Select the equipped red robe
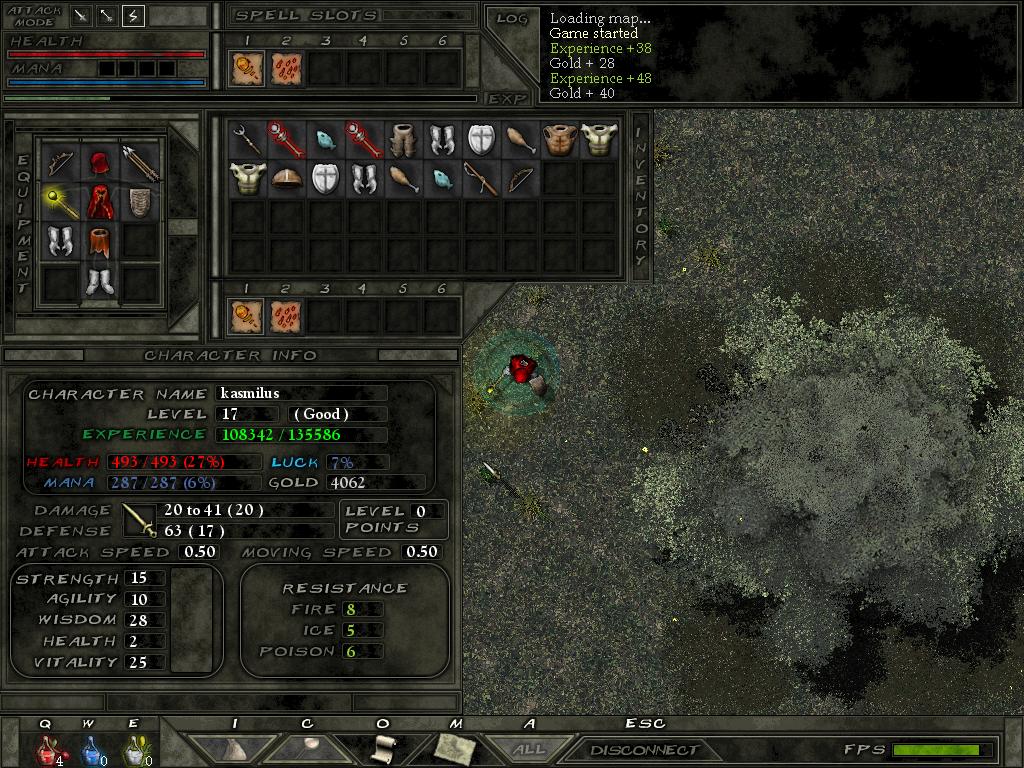Screen dimensions: 1024x768 coord(98,201)
